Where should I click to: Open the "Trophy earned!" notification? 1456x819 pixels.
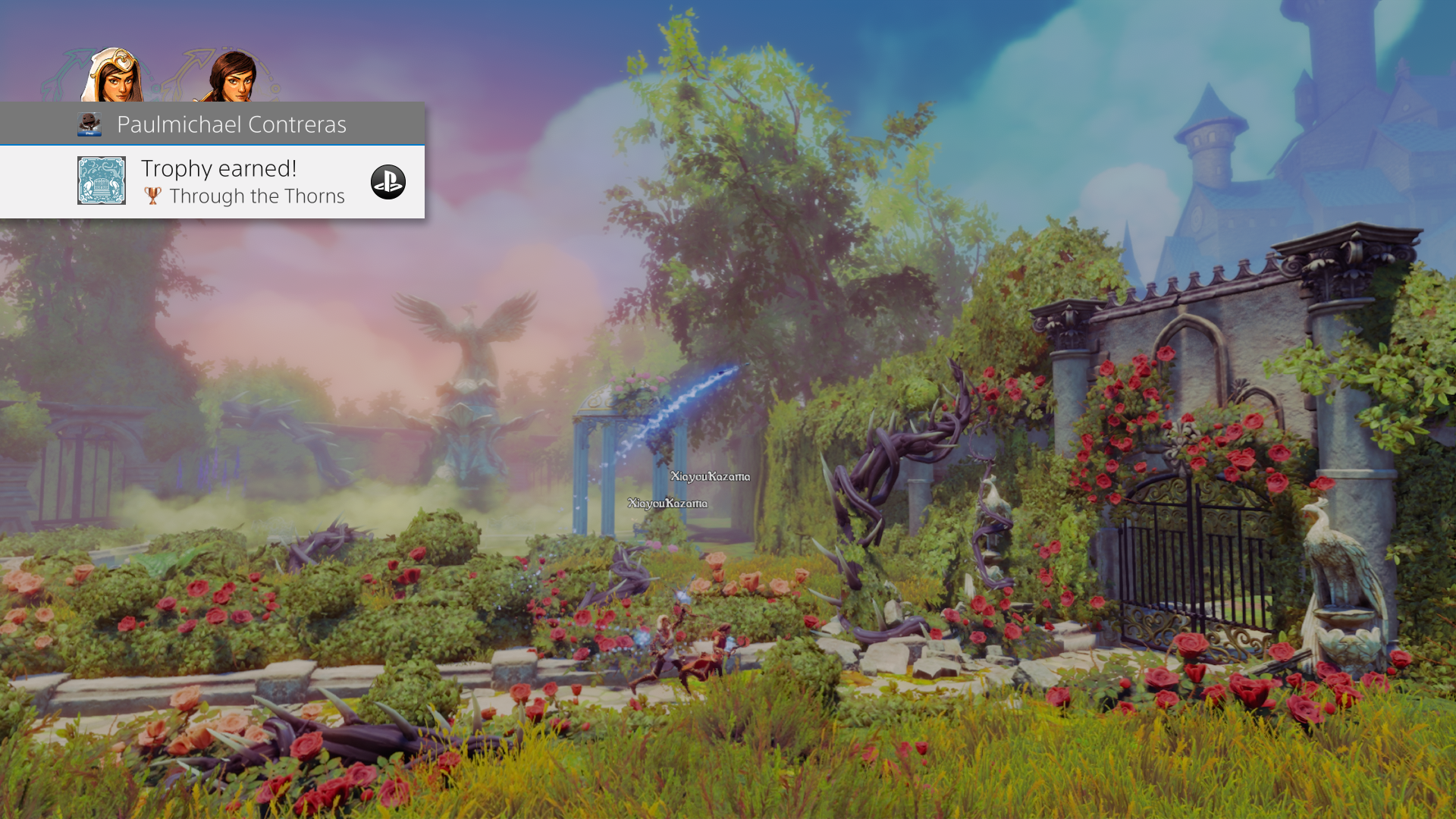[x=218, y=168]
